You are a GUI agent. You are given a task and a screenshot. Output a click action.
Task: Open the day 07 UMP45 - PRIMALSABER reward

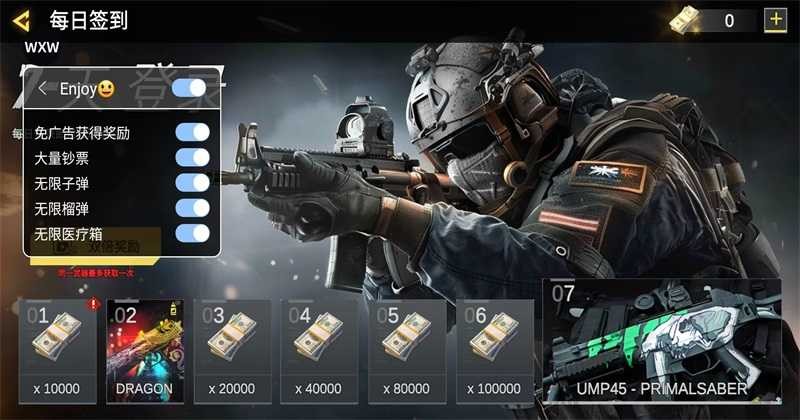coord(664,340)
